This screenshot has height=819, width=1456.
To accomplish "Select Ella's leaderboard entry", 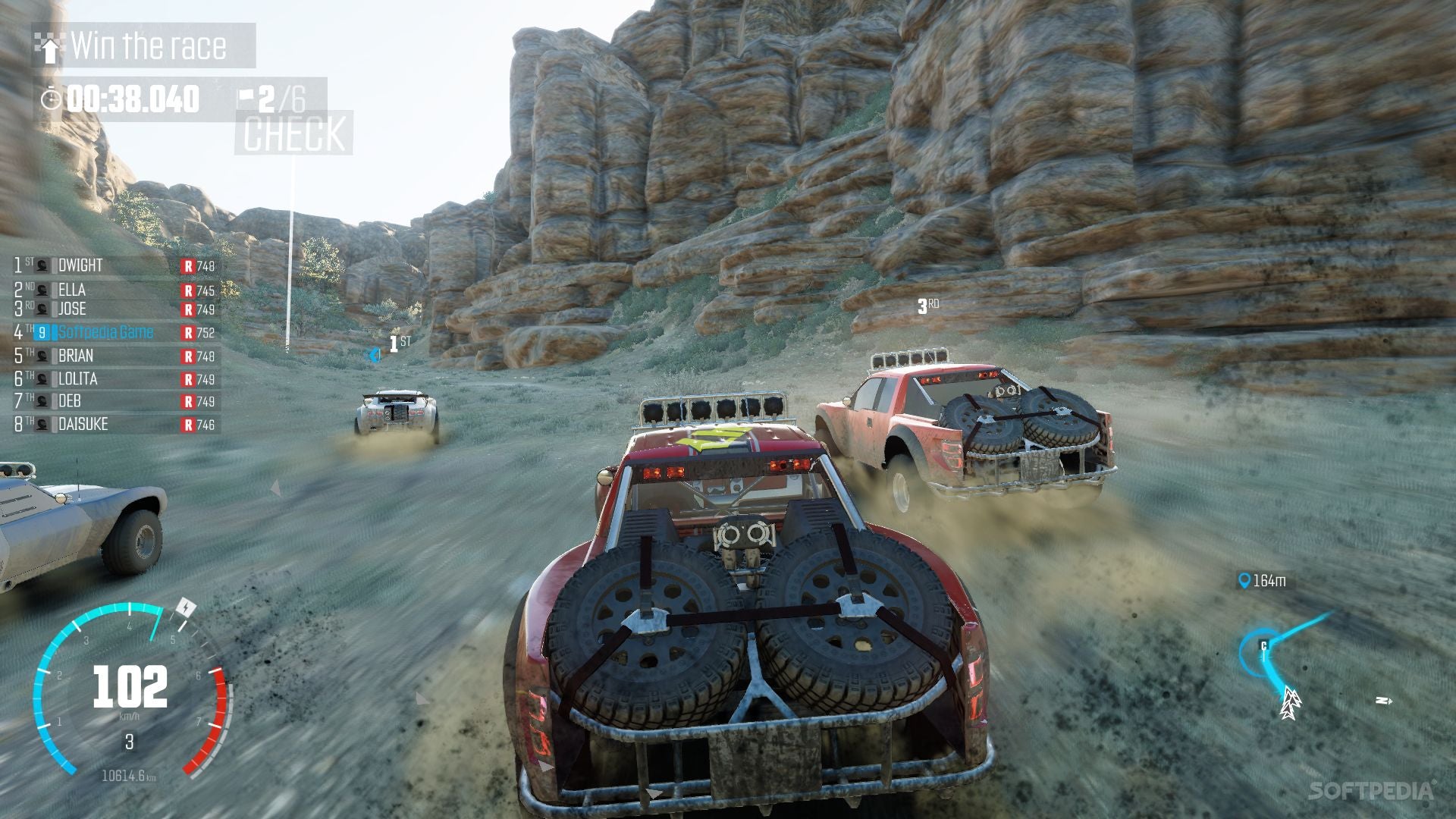I will click(x=115, y=290).
